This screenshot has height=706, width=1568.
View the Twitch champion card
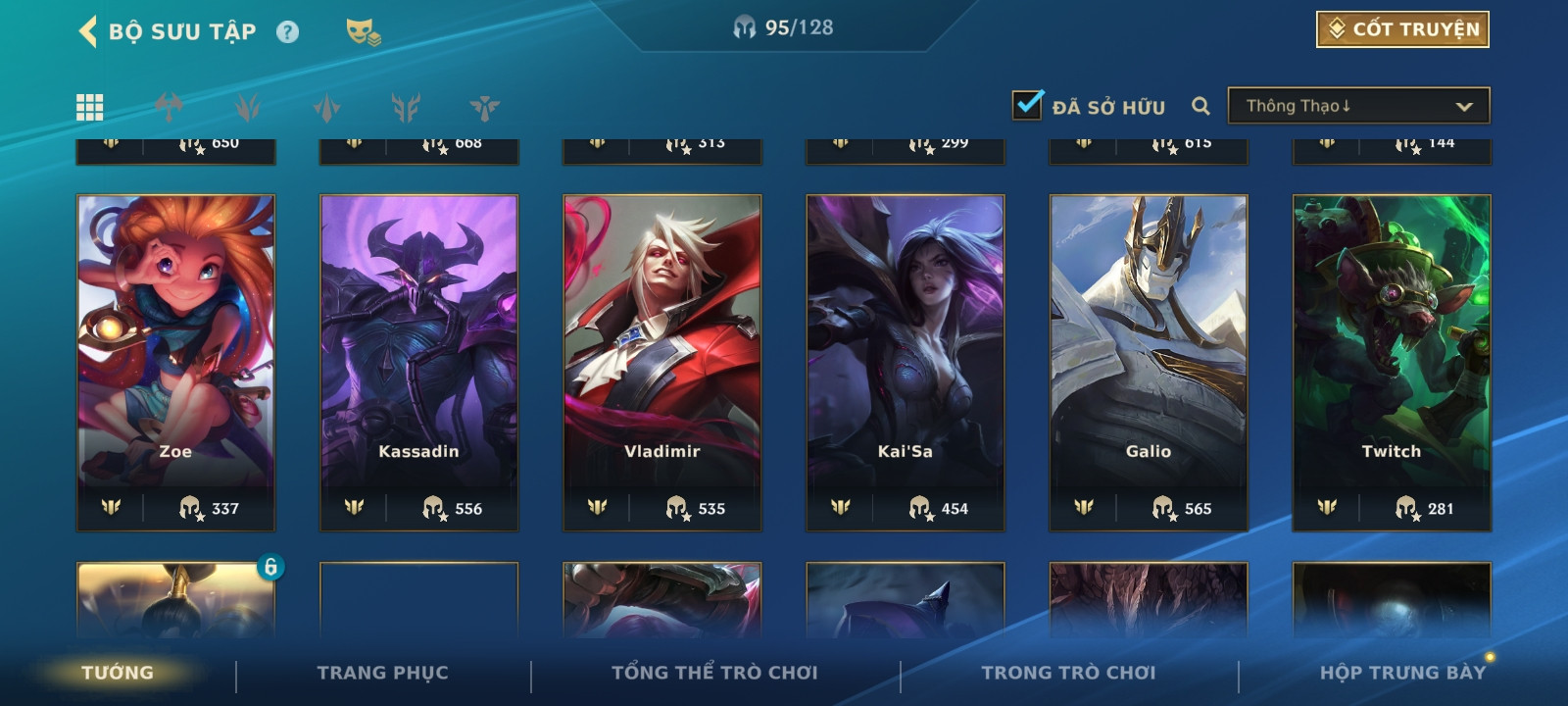[1392, 362]
